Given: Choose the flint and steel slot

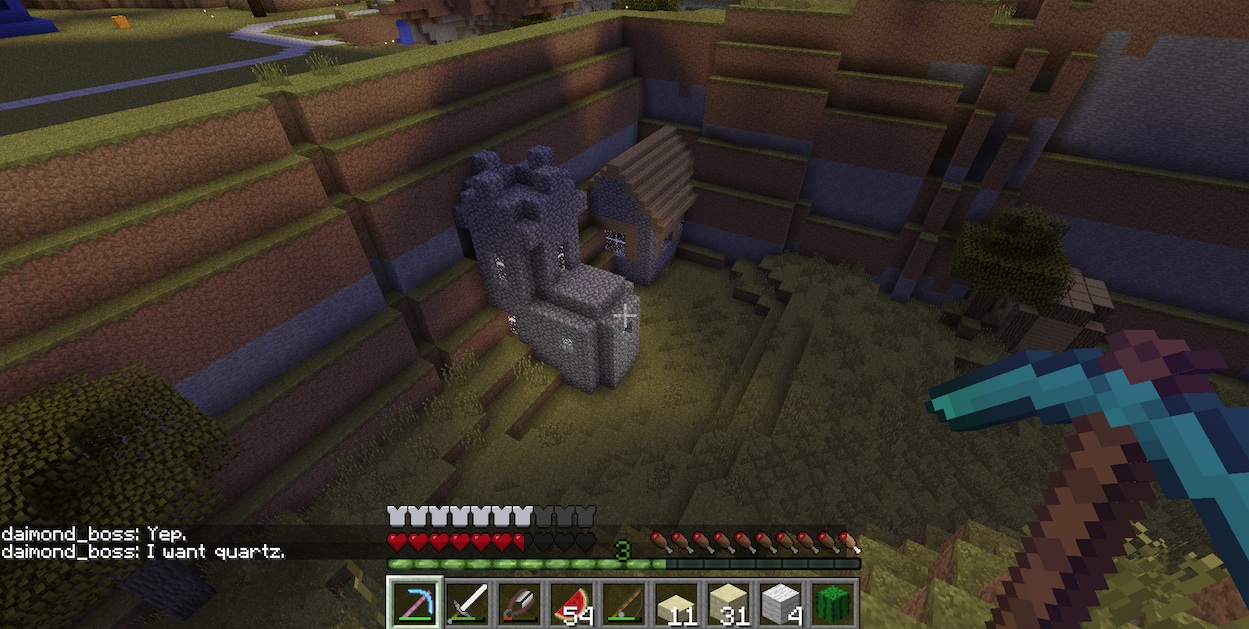Looking at the screenshot, I should coord(517,603).
